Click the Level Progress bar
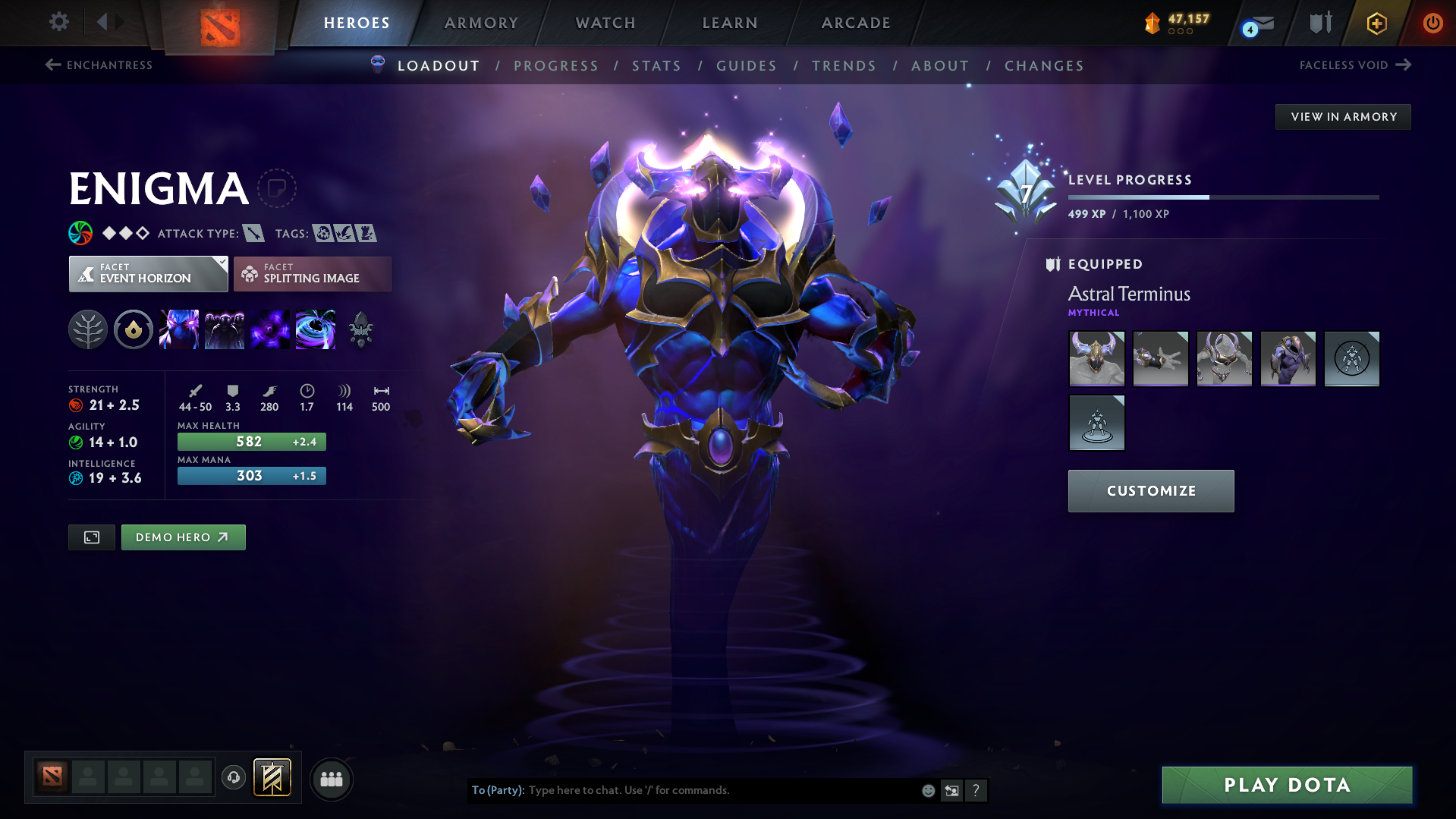This screenshot has height=819, width=1456. tap(1223, 197)
